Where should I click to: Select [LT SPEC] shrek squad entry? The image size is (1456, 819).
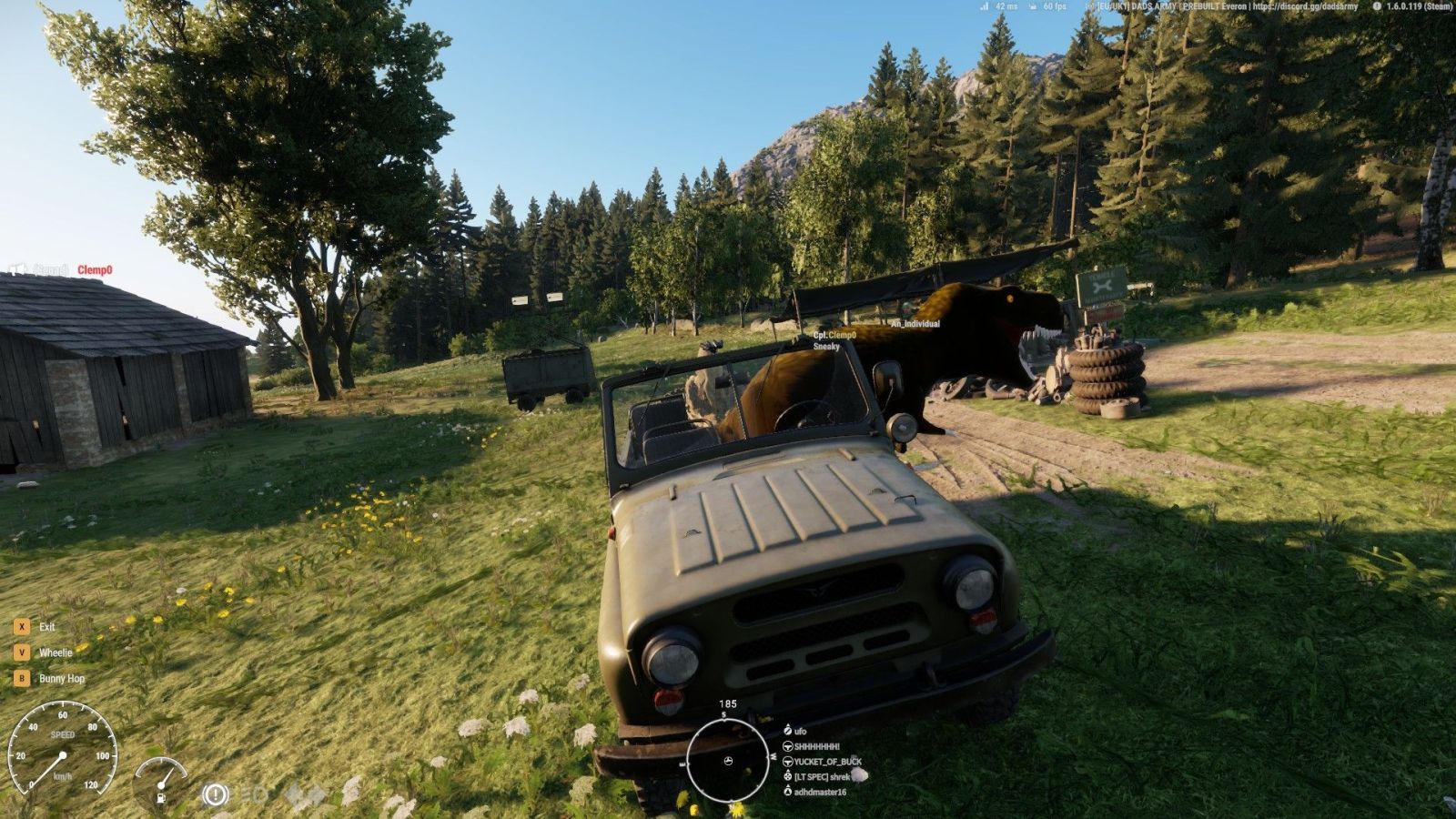click(821, 777)
